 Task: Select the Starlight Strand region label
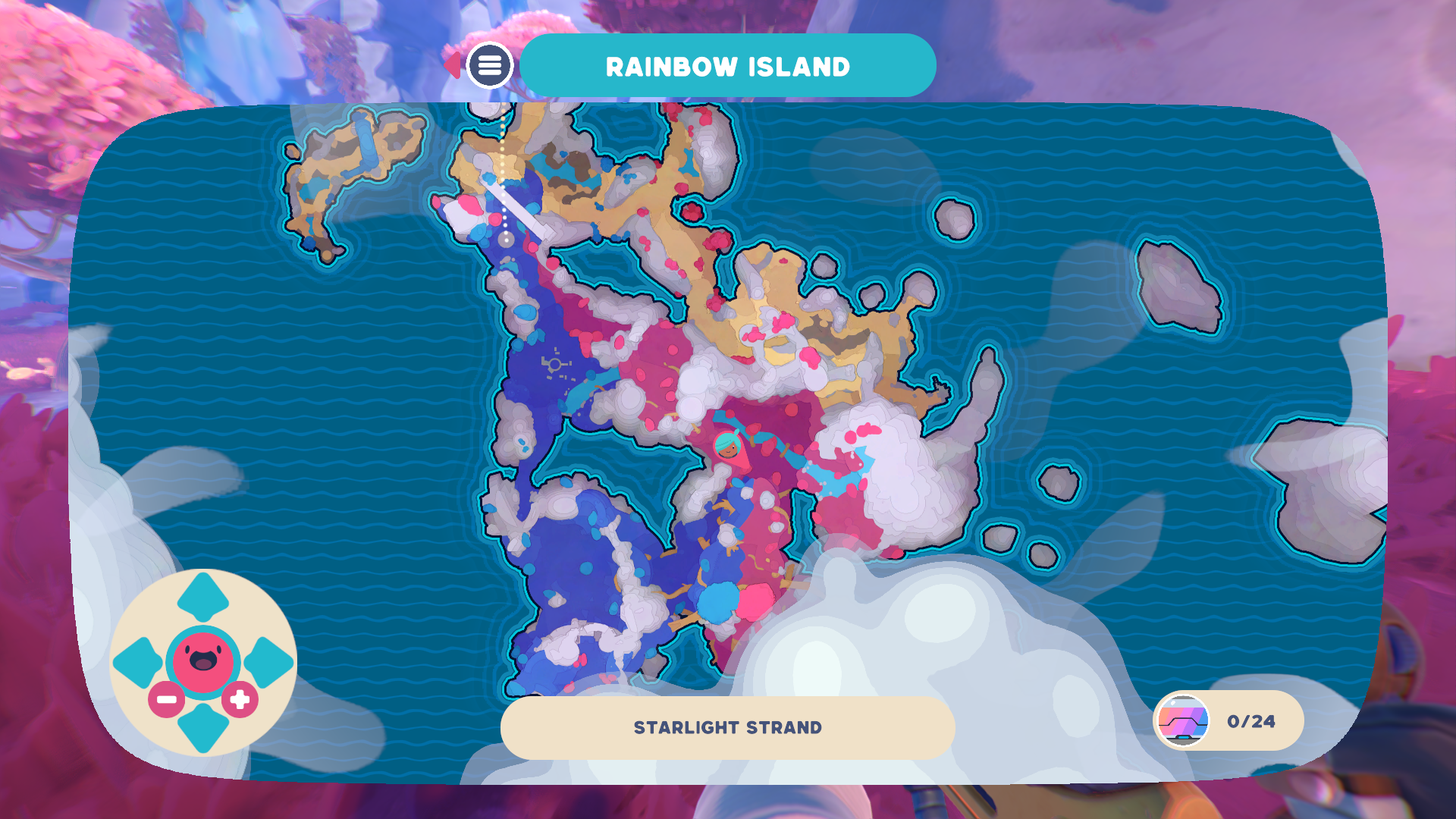(x=727, y=726)
